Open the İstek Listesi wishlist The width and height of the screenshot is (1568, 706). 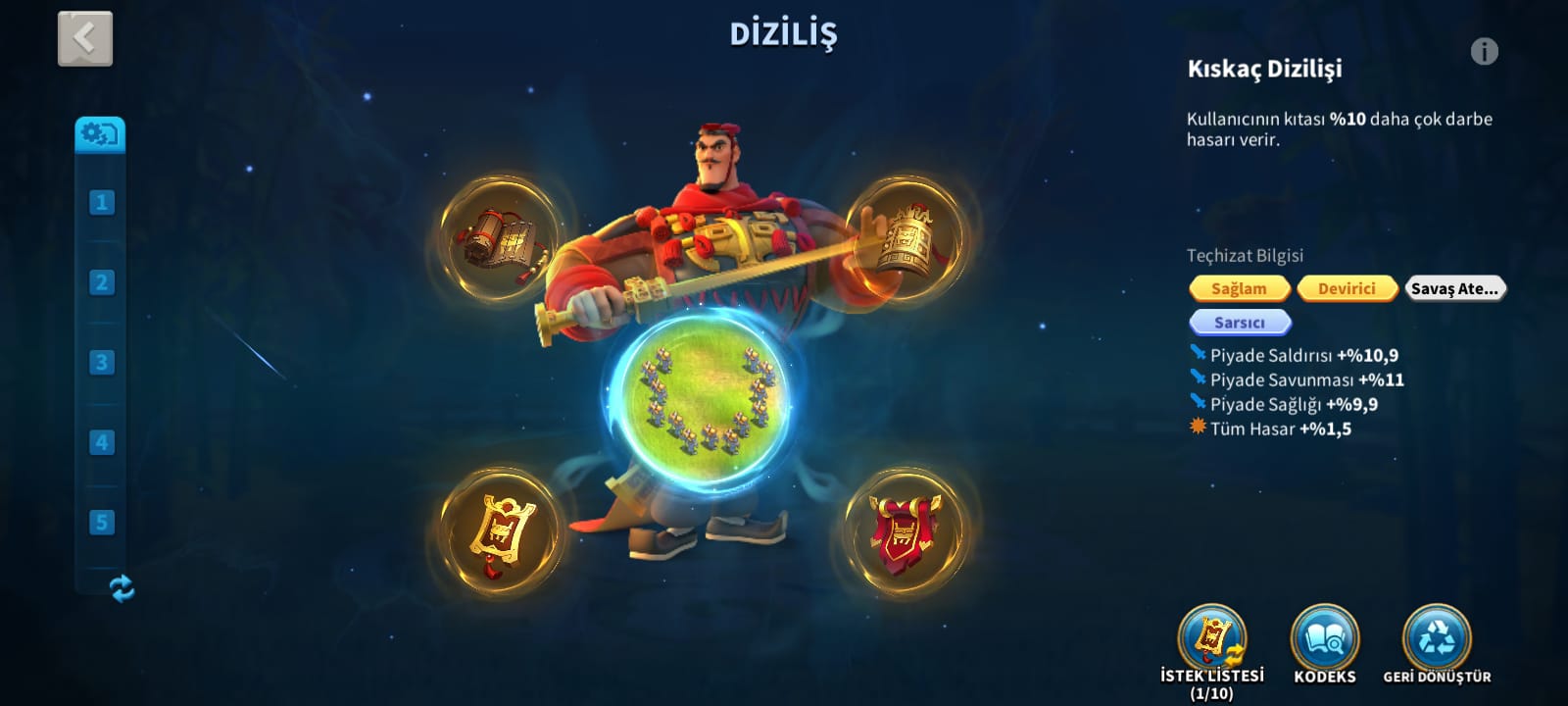(1212, 639)
